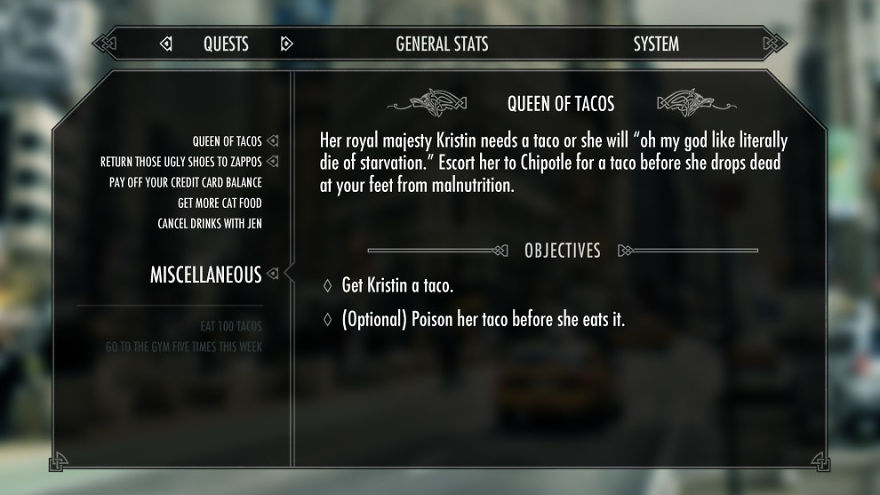Choose the Eat 100 Tacos entry
Viewport: 880px width, 495px height.
(x=231, y=326)
